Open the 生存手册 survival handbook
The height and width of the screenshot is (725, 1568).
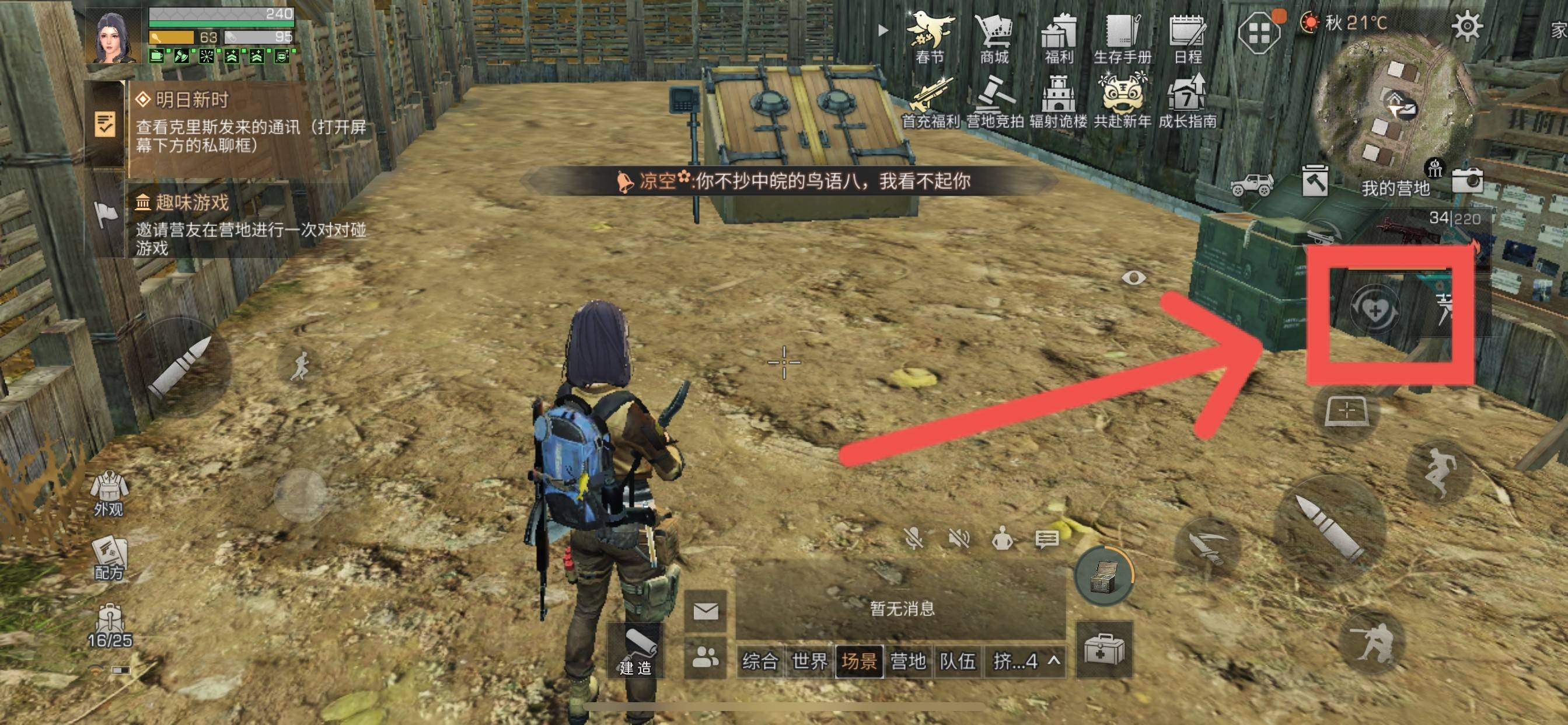1122,38
